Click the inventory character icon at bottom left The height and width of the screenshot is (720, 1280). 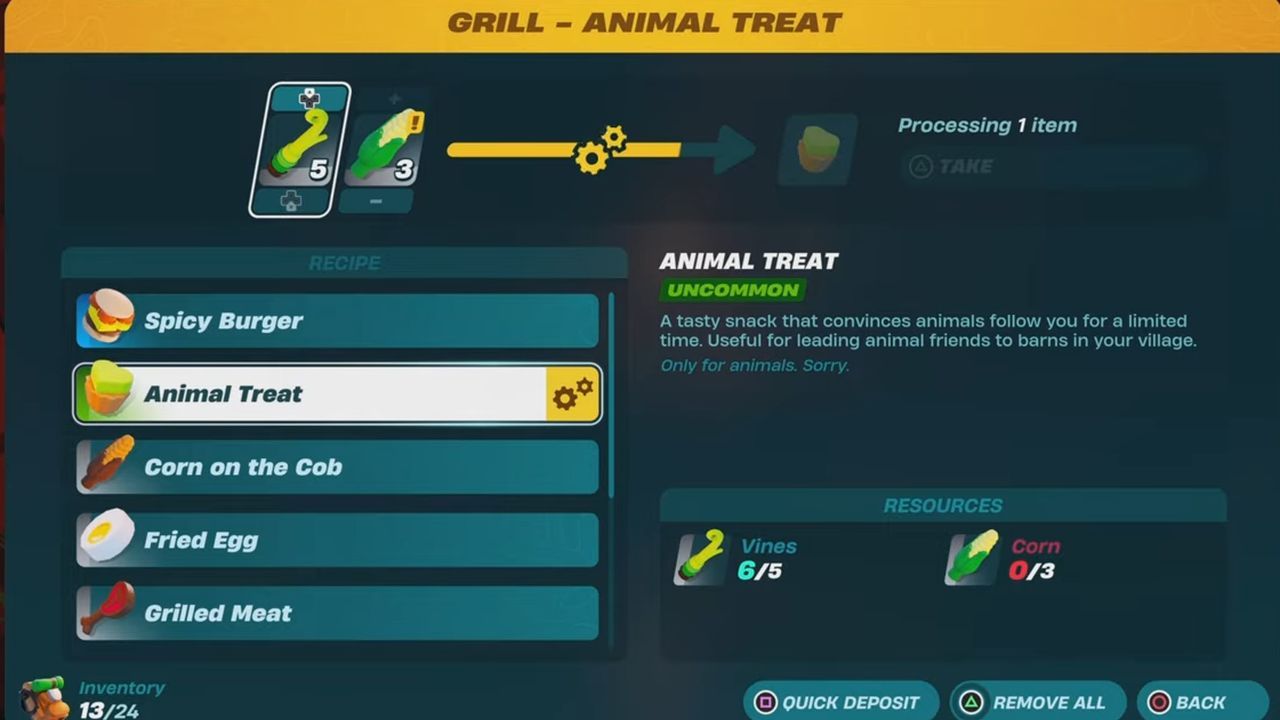(x=42, y=695)
